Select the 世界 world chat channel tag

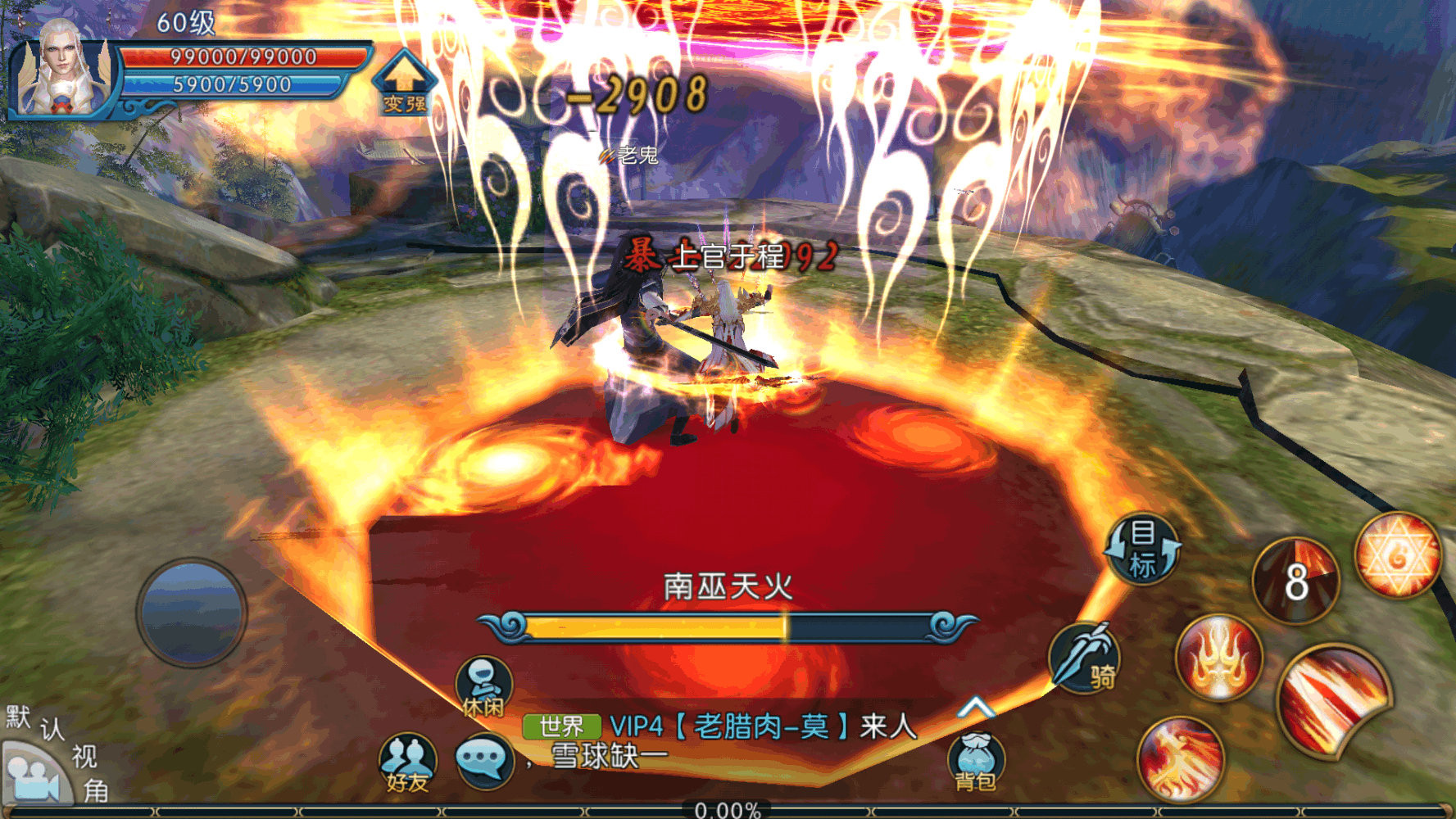pos(562,726)
